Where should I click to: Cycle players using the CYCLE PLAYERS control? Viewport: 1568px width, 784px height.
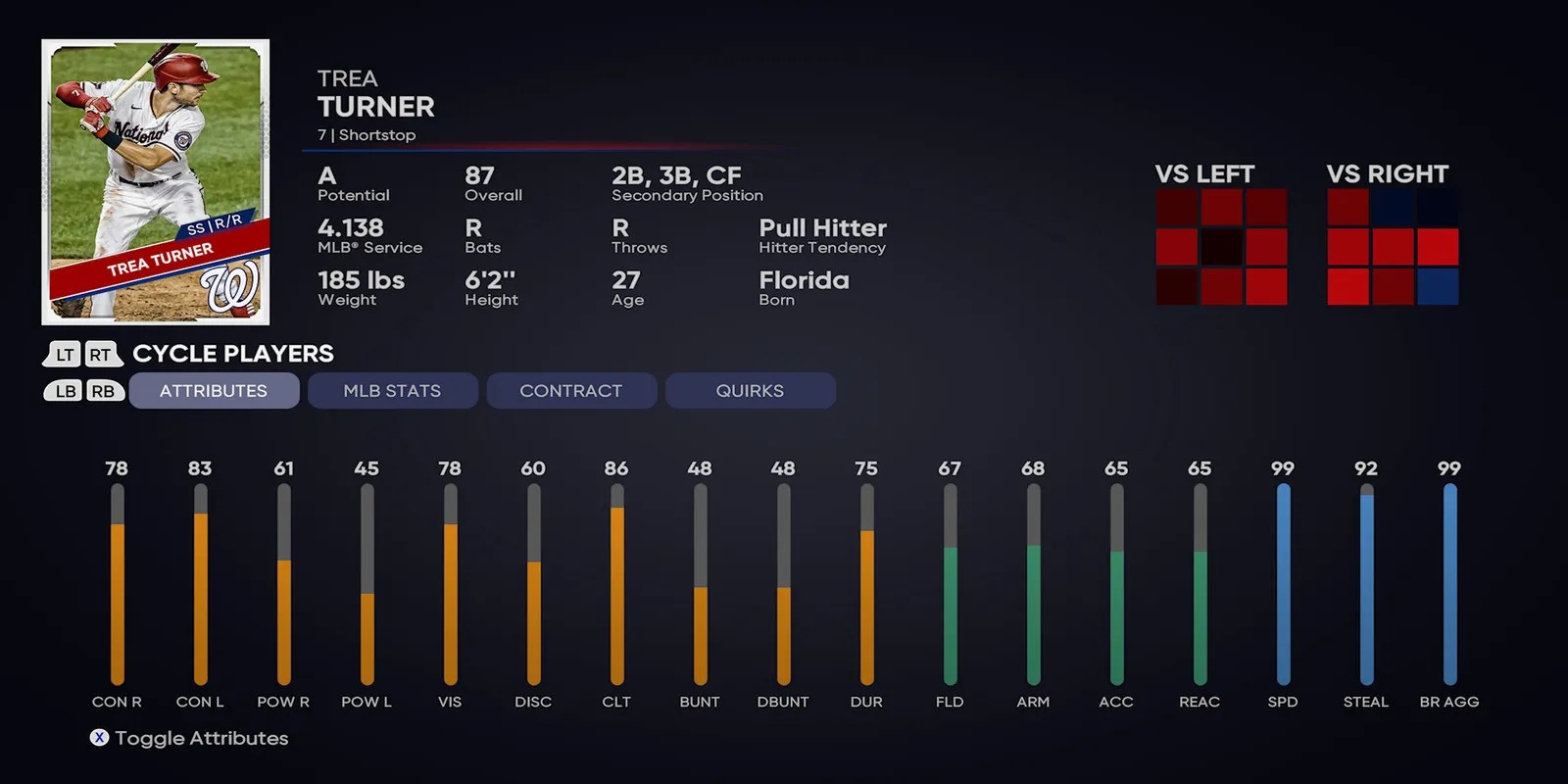[x=232, y=354]
